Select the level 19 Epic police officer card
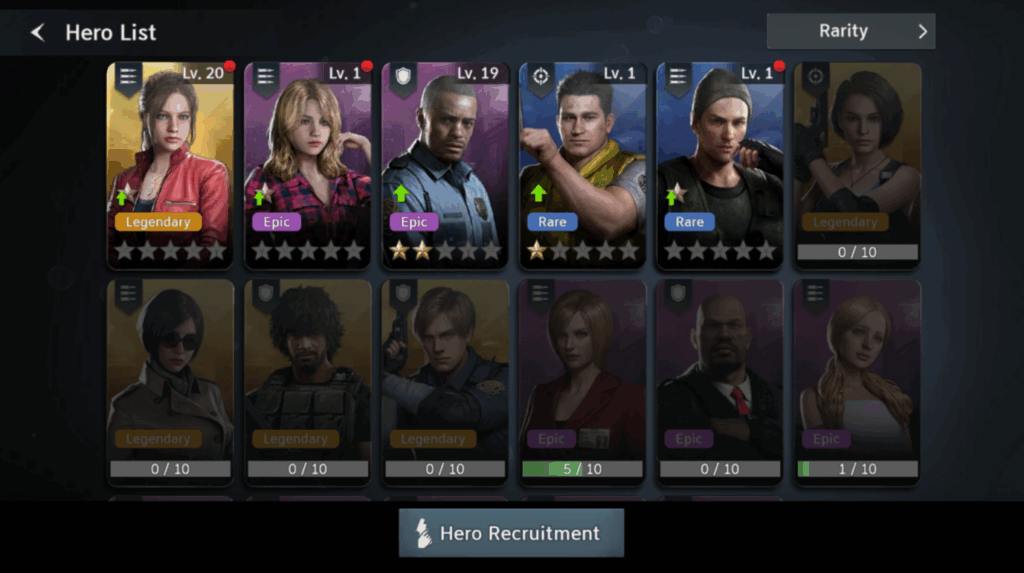 [x=445, y=165]
